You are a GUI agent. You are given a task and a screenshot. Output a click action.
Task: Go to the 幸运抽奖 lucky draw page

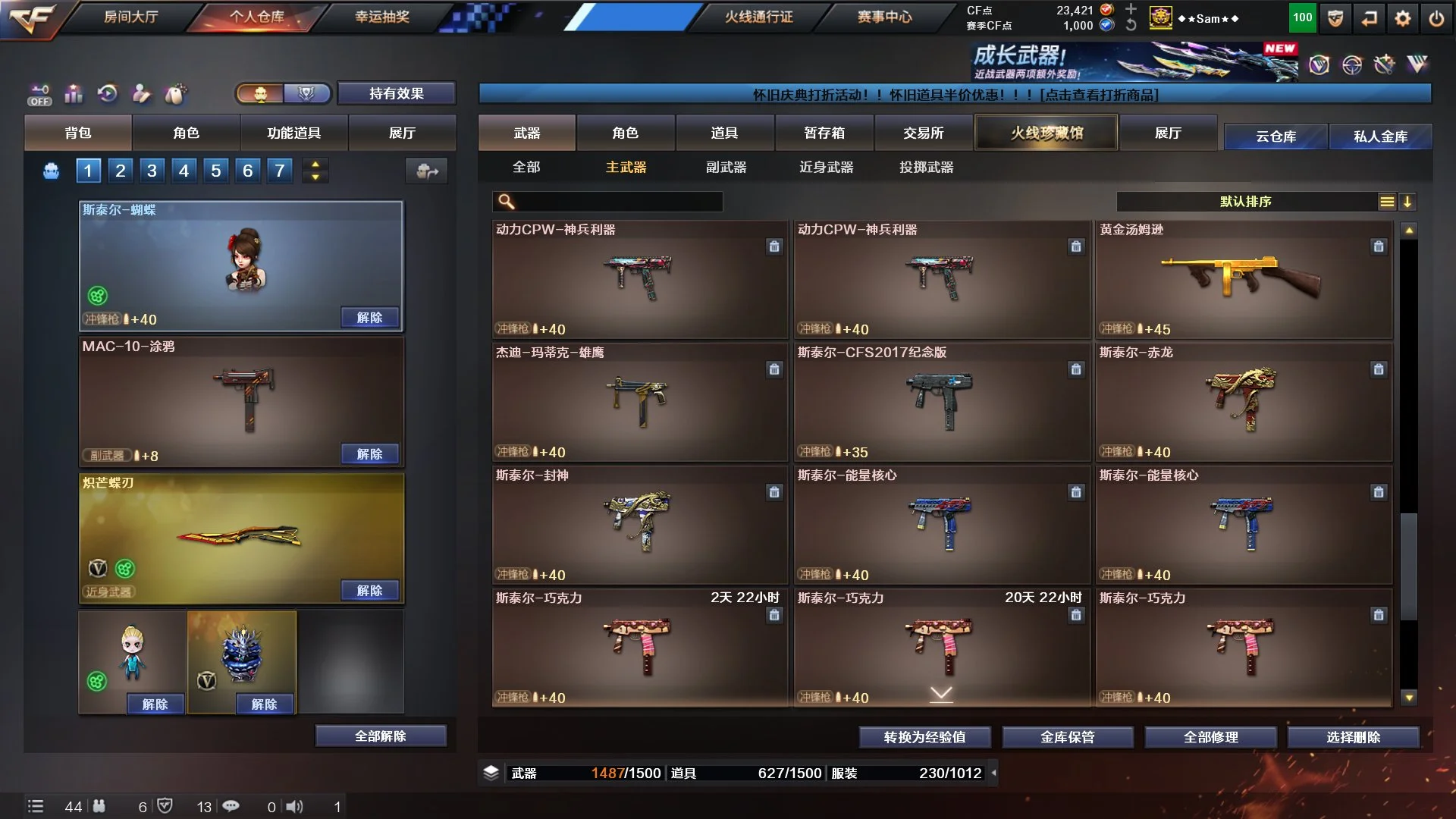click(x=382, y=17)
